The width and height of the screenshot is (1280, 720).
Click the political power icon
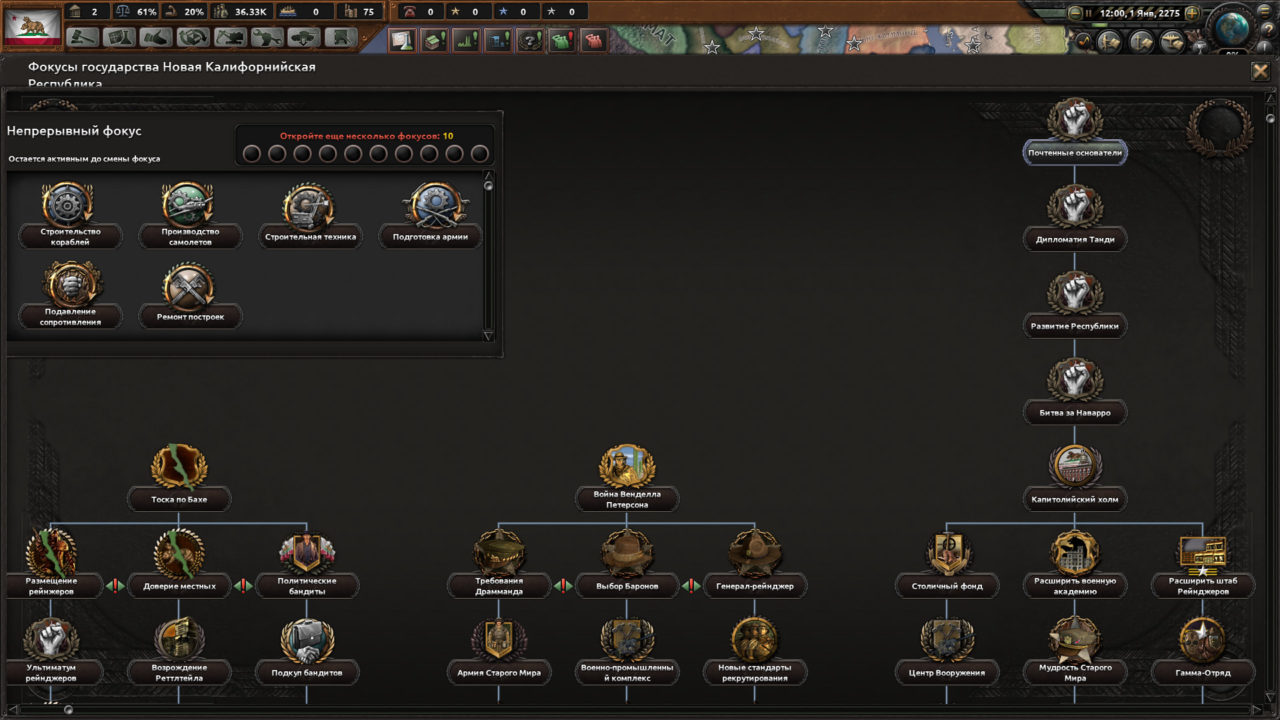(x=75, y=13)
